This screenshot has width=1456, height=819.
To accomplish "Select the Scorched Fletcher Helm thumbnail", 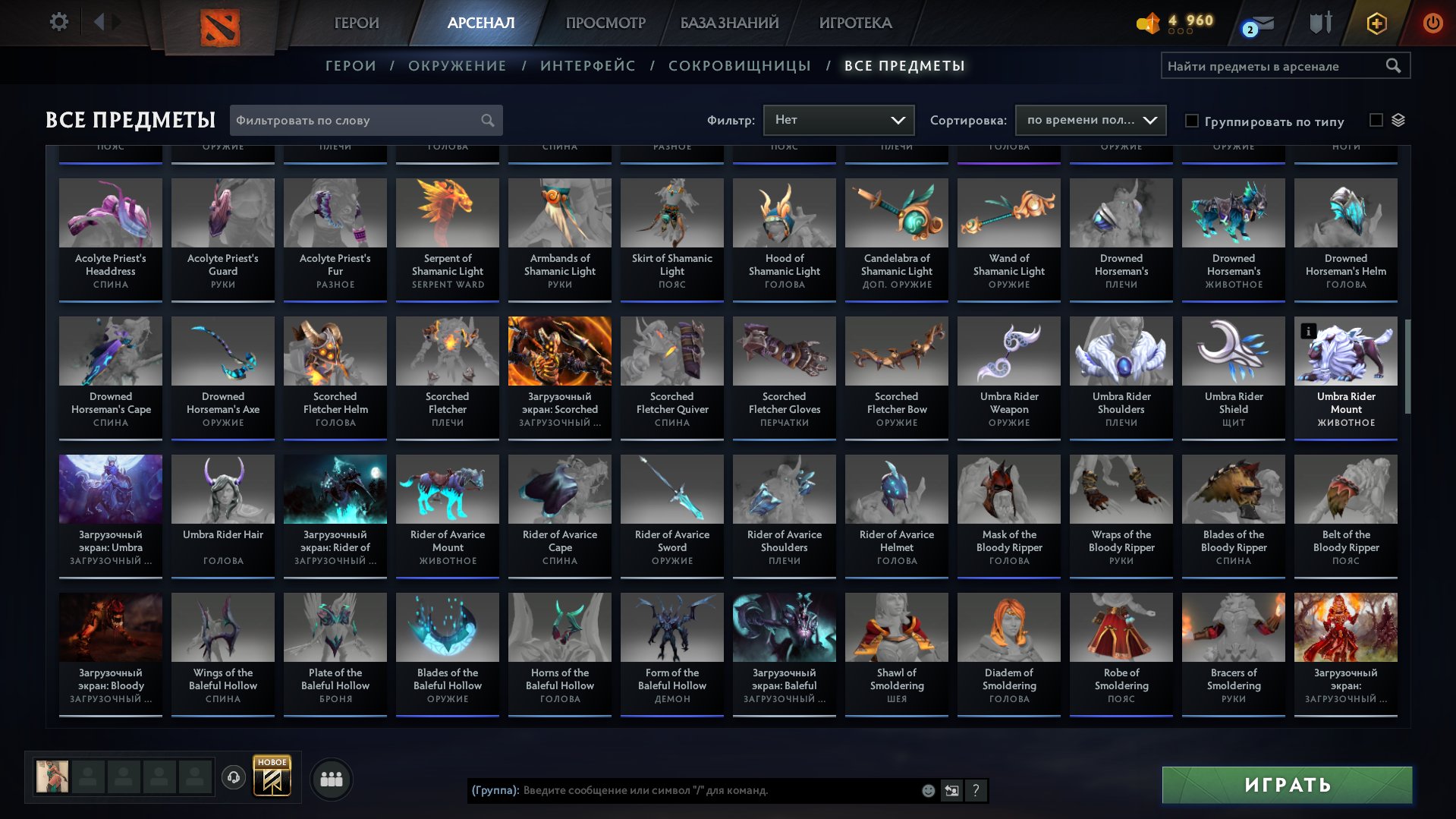I will [x=335, y=351].
